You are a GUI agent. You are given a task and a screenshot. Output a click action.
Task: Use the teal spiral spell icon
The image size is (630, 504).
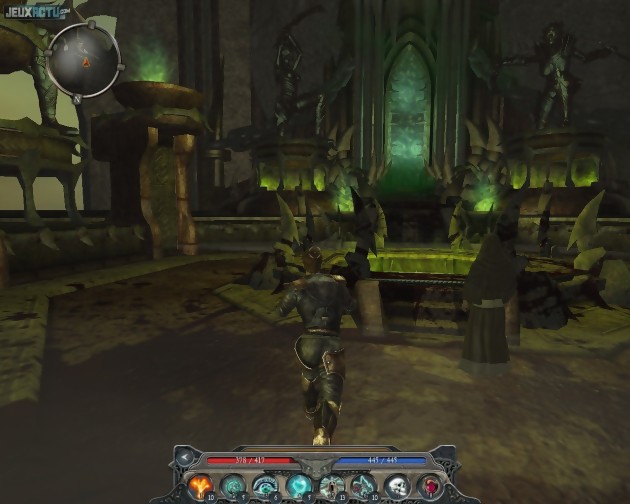(x=233, y=486)
